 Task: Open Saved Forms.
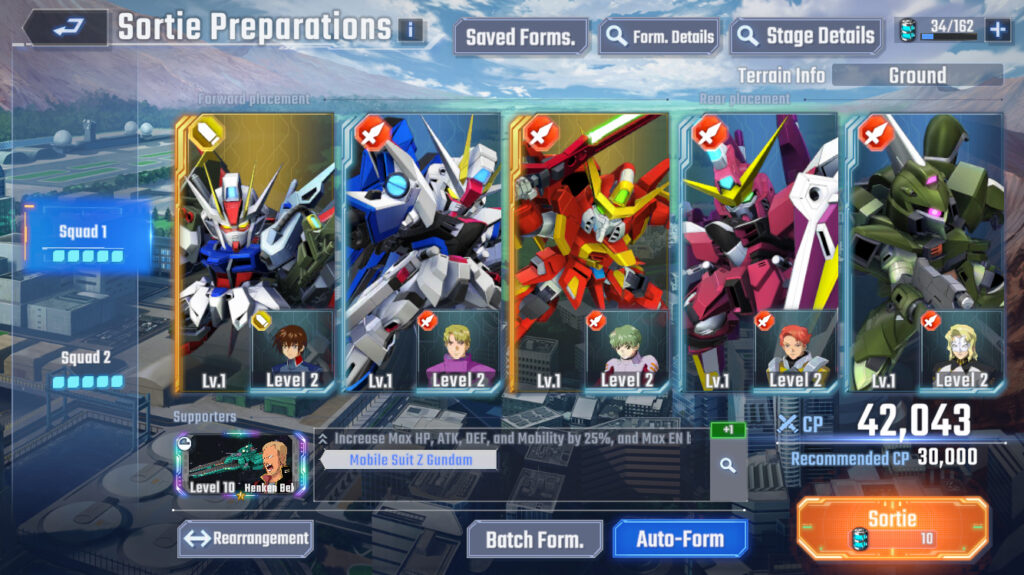(520, 38)
